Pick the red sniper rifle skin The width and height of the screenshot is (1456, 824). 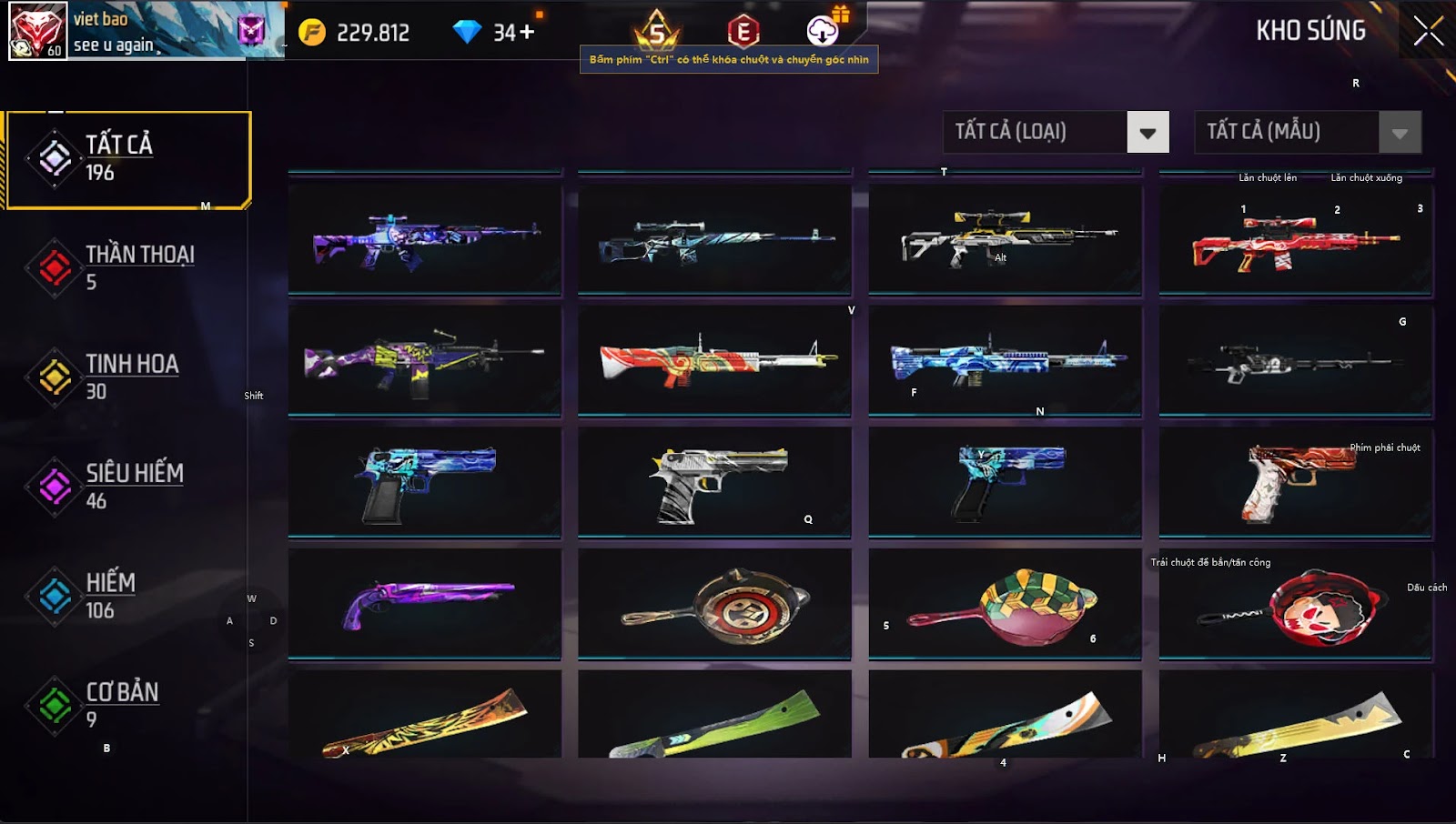point(1295,242)
